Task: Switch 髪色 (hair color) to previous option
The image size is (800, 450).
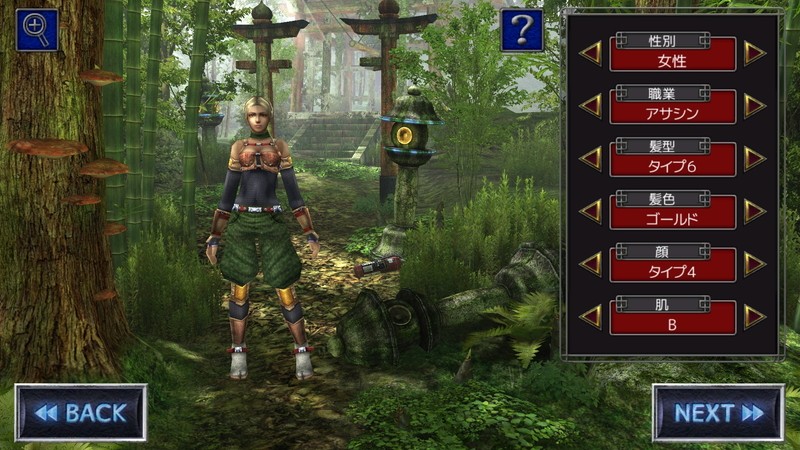Action: click(591, 211)
